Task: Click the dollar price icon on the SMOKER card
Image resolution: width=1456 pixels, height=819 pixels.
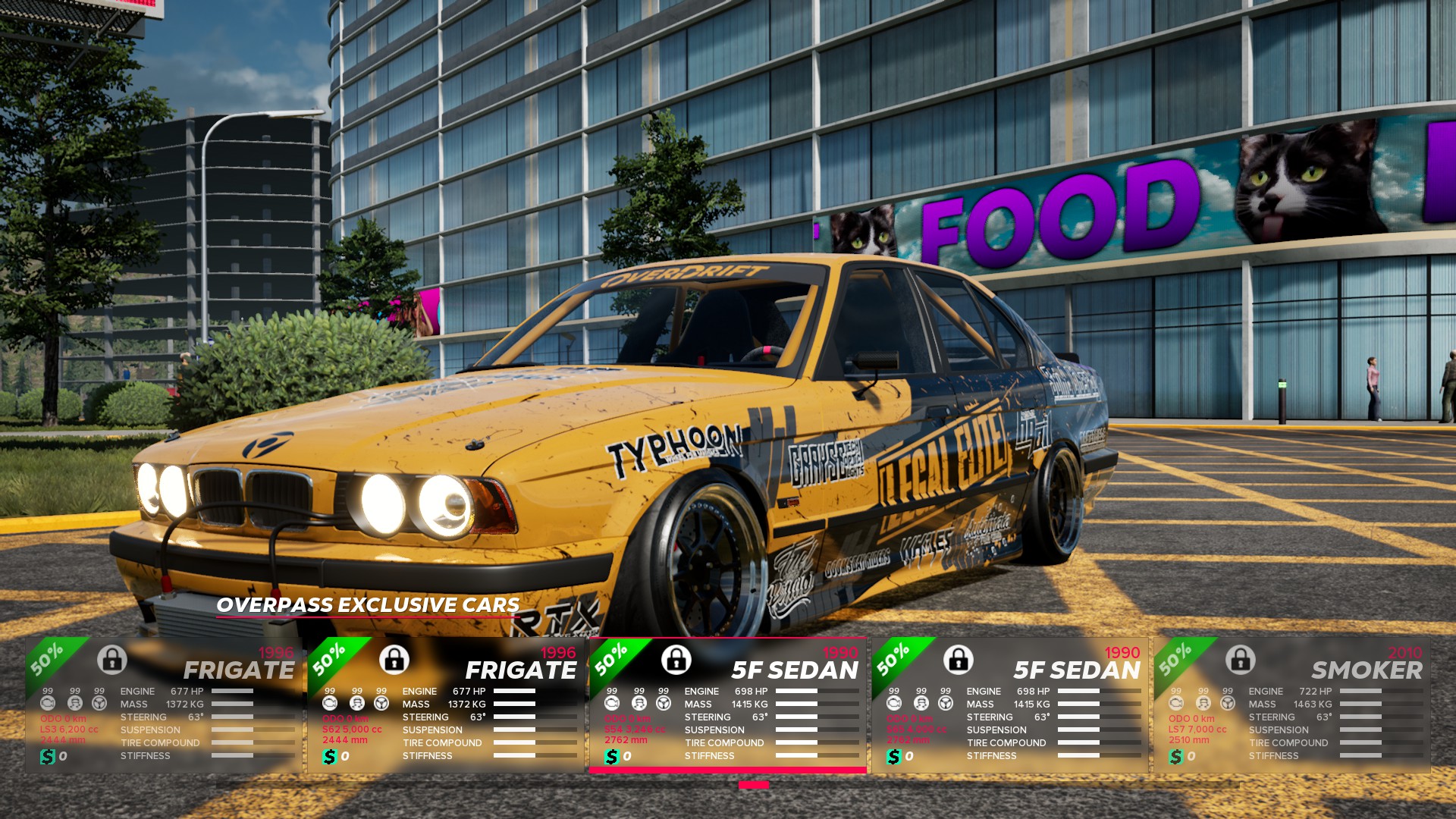Action: coord(1176,755)
